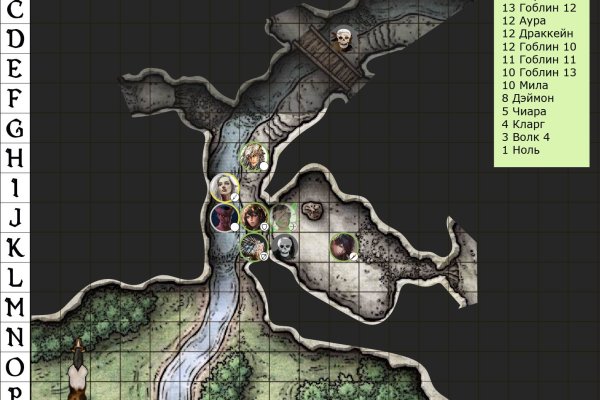Choose Драккейн in the turn order
600x400 pixels.
click(x=532, y=33)
